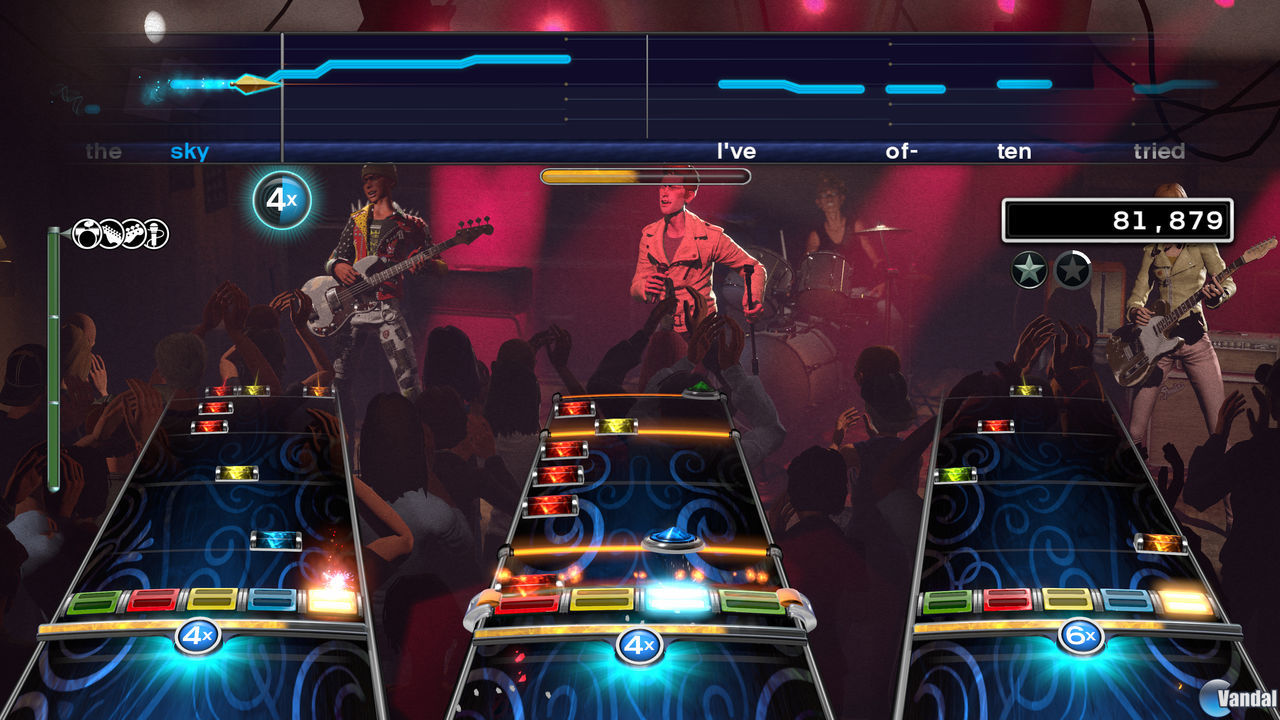1280x720 pixels.
Task: Click the vocal 4x multiplier badge
Action: tap(283, 200)
